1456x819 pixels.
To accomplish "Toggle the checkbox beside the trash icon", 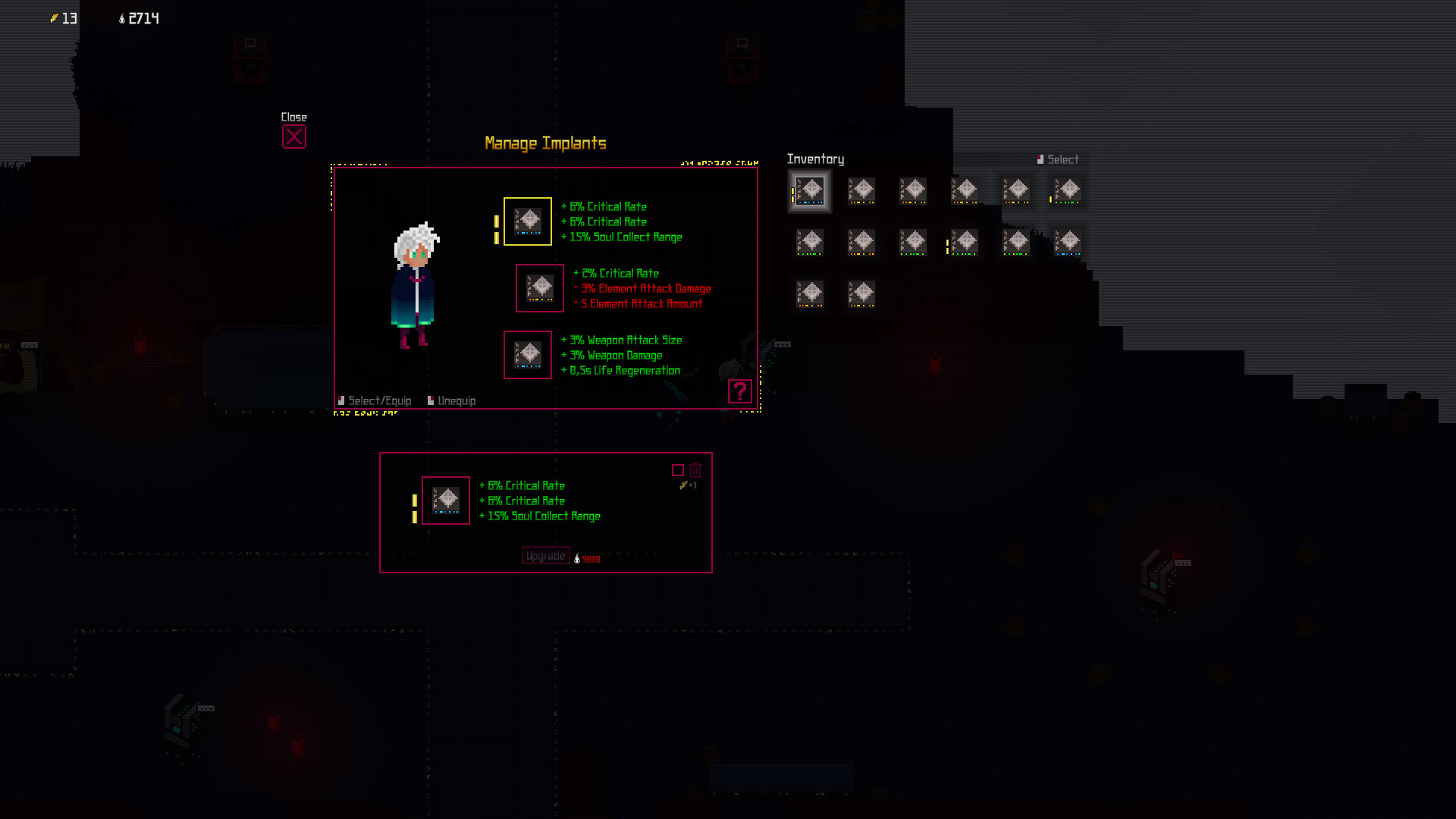I will tap(679, 470).
